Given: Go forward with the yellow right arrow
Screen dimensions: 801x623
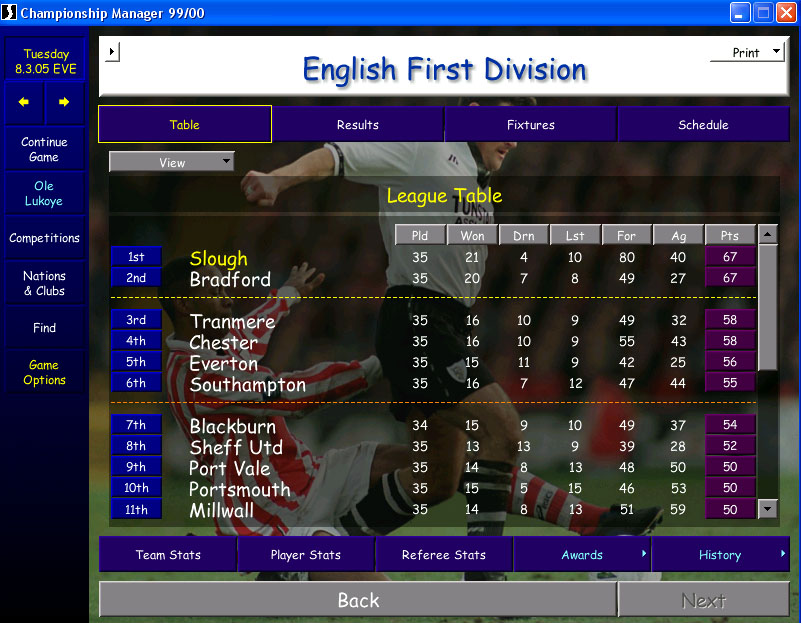Looking at the screenshot, I should (64, 102).
